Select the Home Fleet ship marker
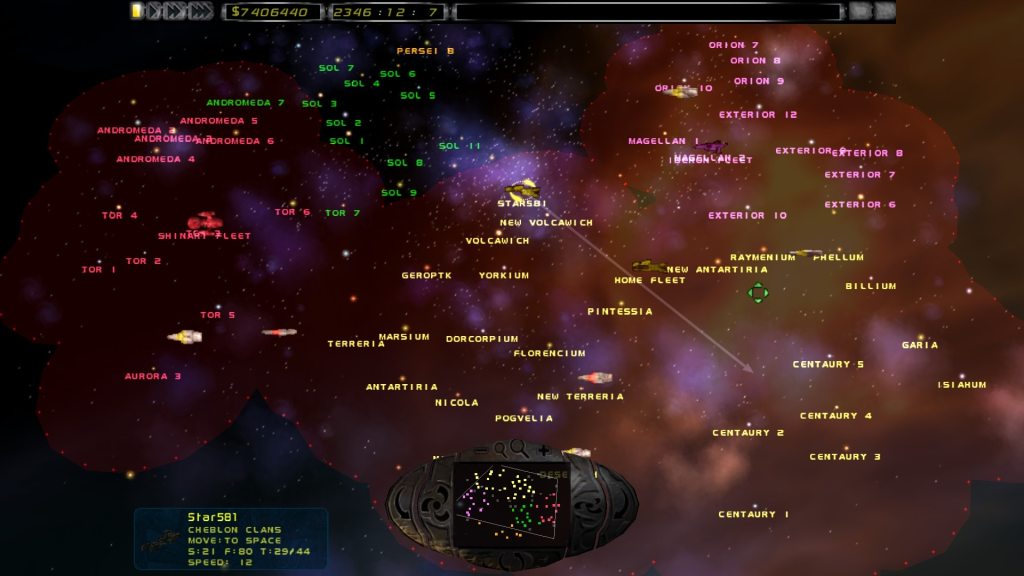This screenshot has height=576, width=1024. (648, 267)
